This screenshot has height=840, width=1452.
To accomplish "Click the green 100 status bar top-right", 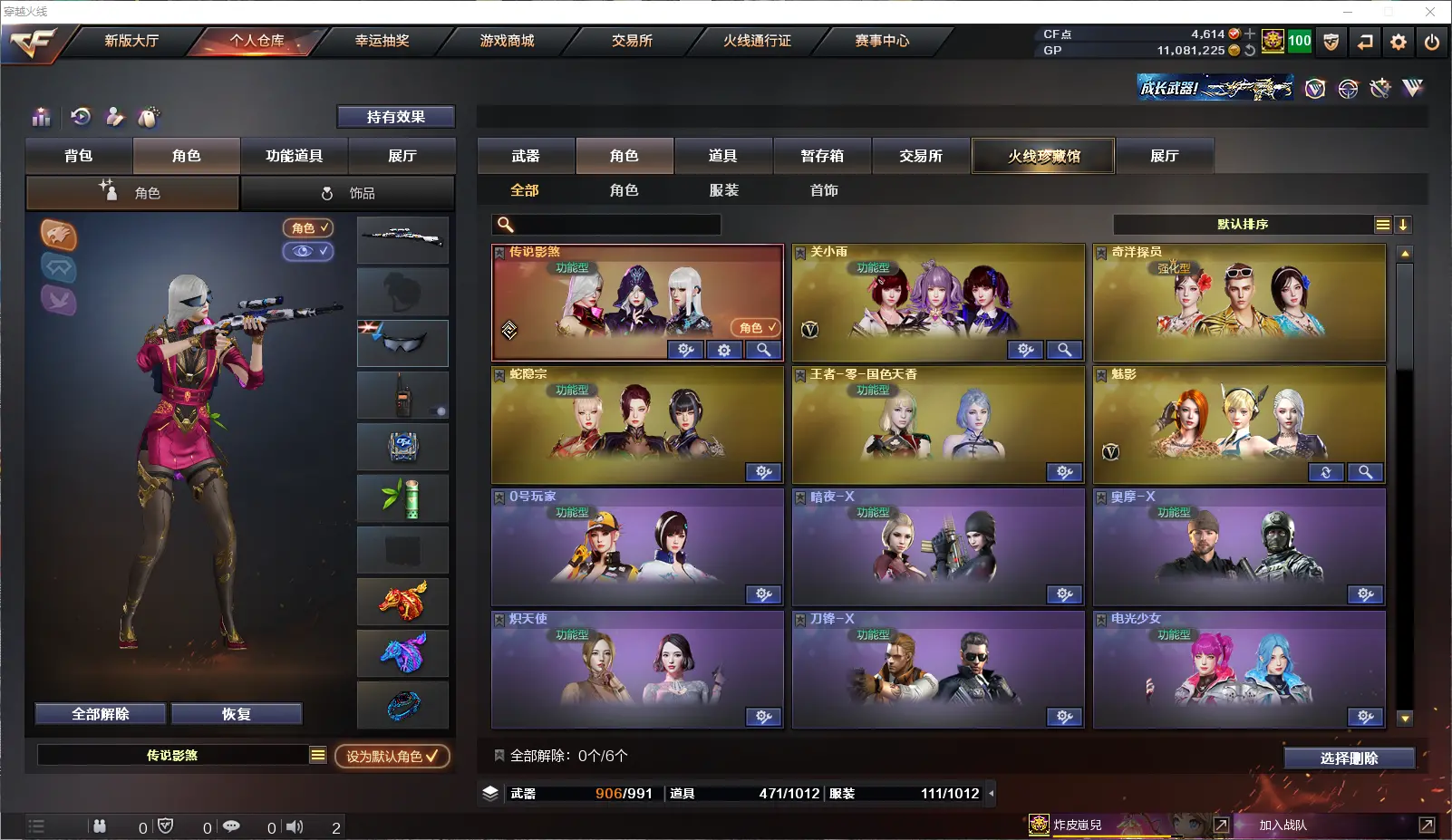I will (1298, 41).
